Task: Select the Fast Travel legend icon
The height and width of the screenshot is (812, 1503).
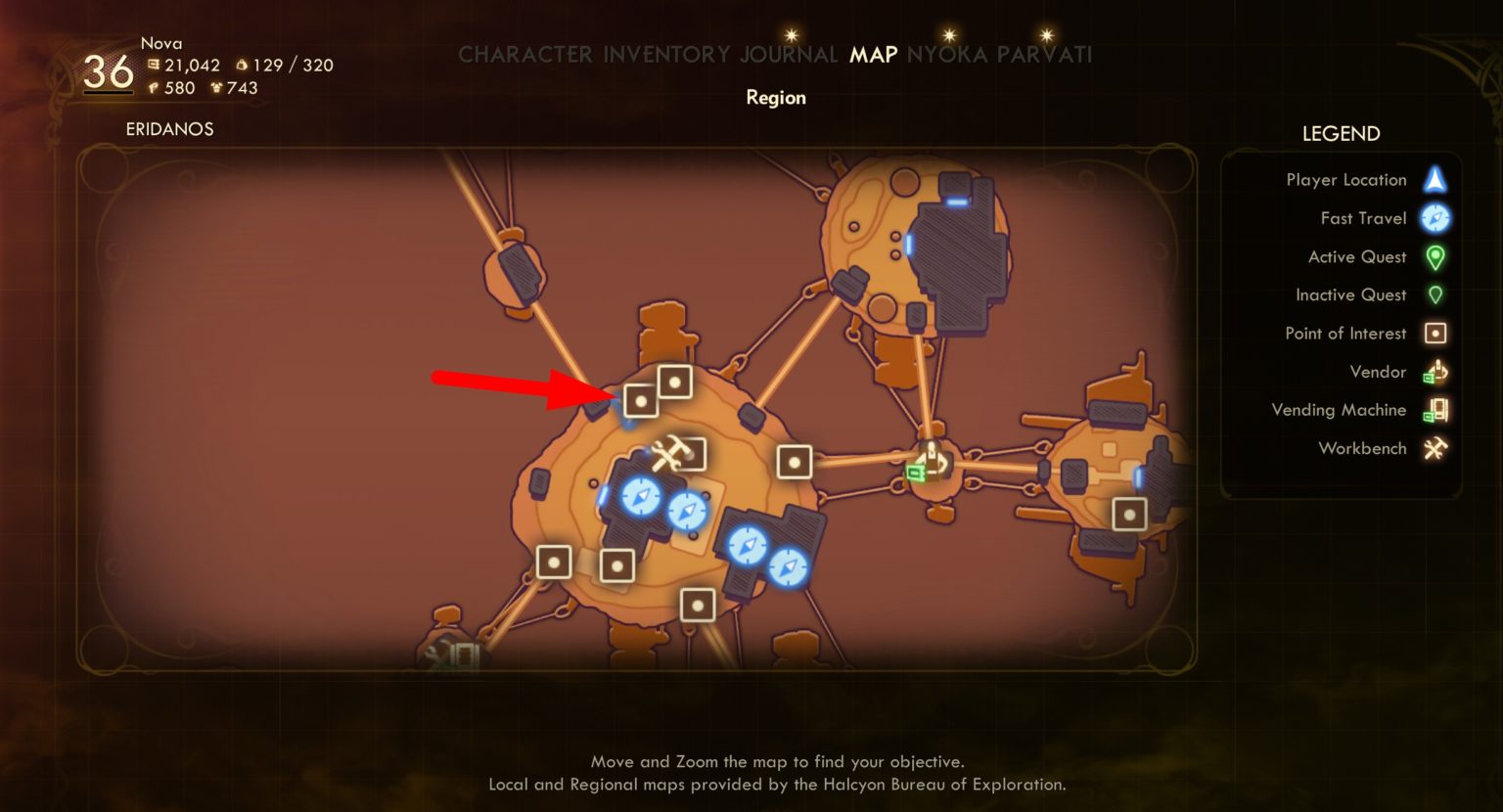Action: pos(1435,218)
